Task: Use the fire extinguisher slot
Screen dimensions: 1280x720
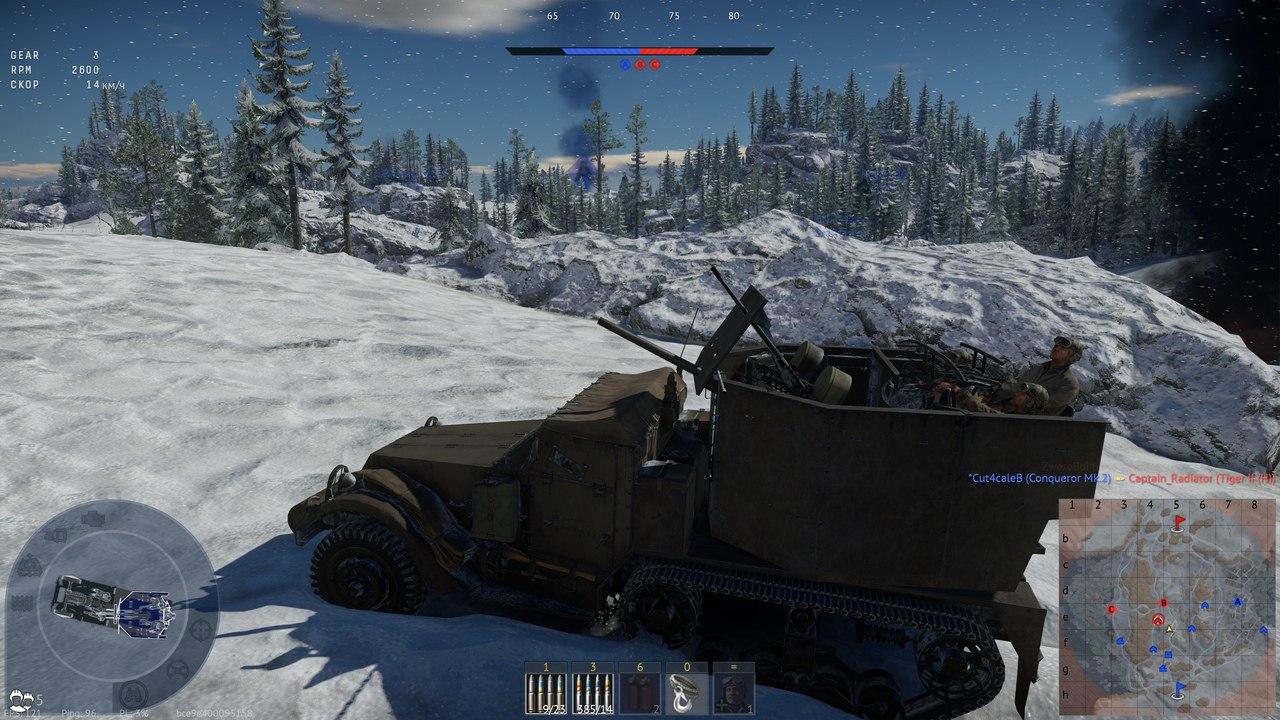Action: (639, 688)
